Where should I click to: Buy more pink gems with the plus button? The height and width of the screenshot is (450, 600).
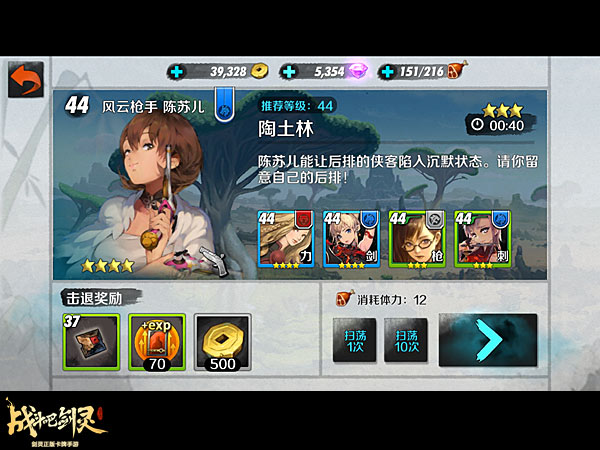tap(289, 71)
